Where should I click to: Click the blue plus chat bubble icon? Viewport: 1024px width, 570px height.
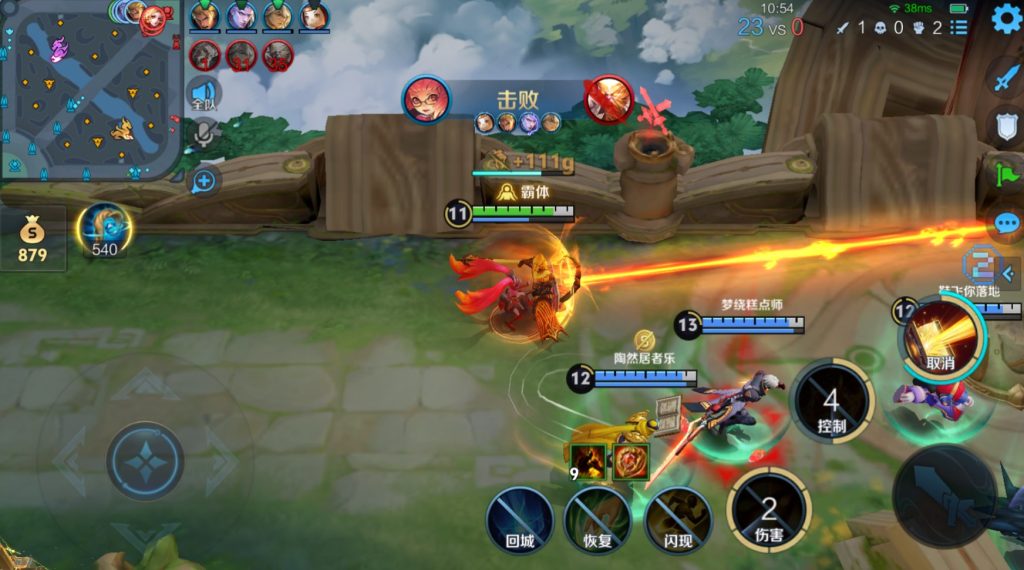[x=203, y=181]
